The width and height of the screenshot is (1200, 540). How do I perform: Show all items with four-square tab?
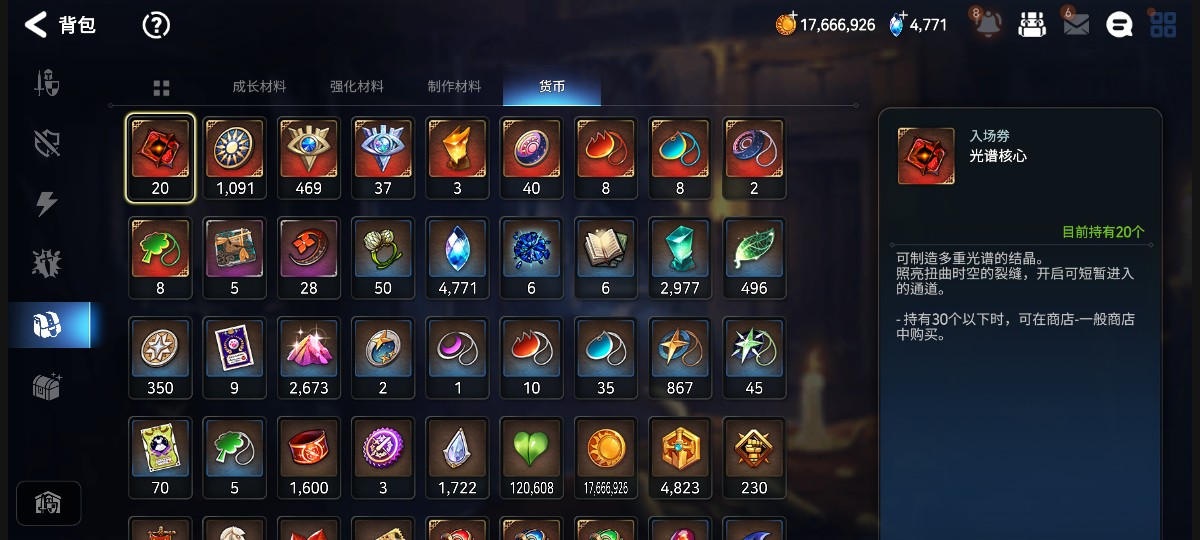pyautogui.click(x=161, y=88)
